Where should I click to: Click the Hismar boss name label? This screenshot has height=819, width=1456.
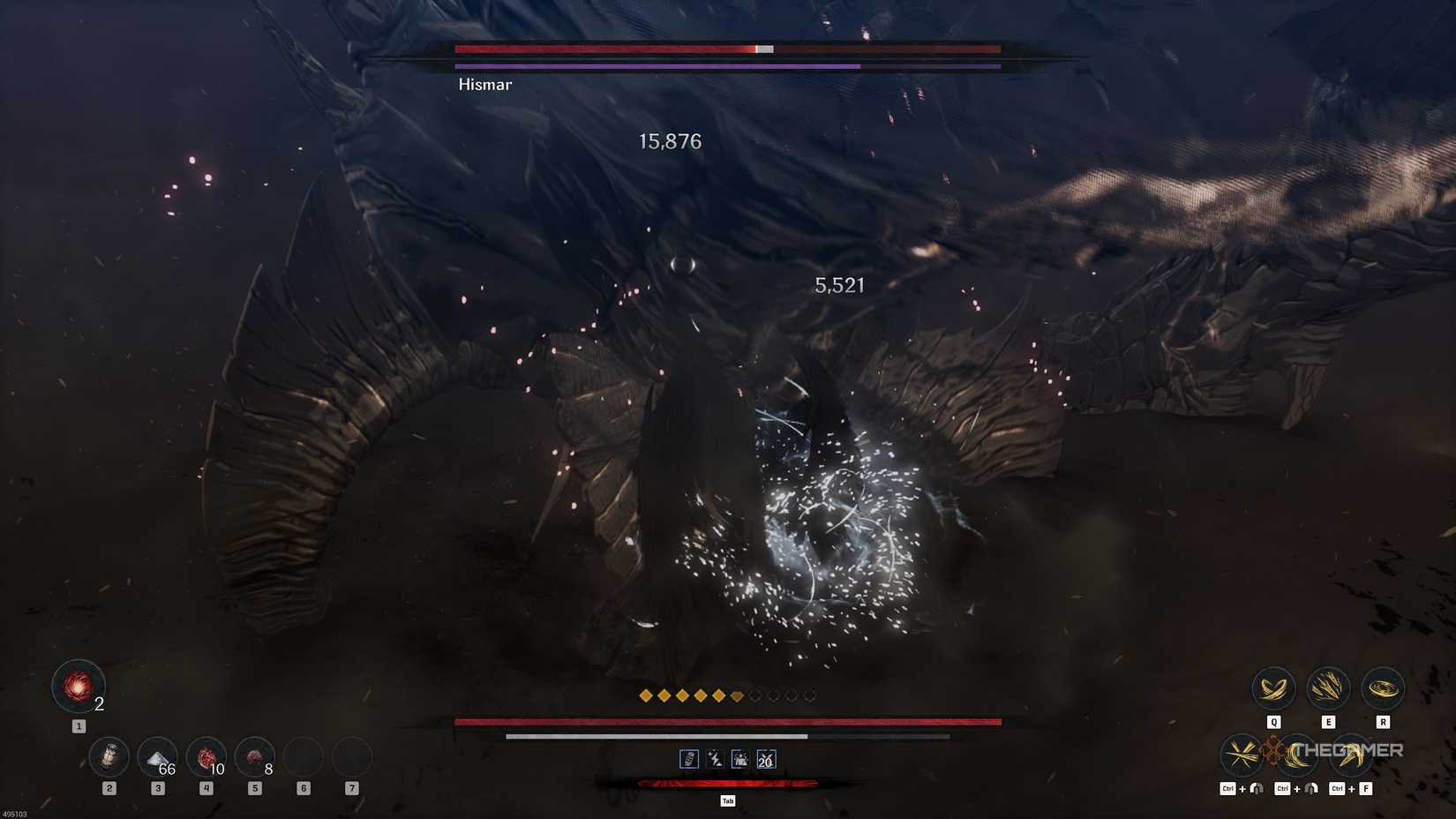(484, 84)
